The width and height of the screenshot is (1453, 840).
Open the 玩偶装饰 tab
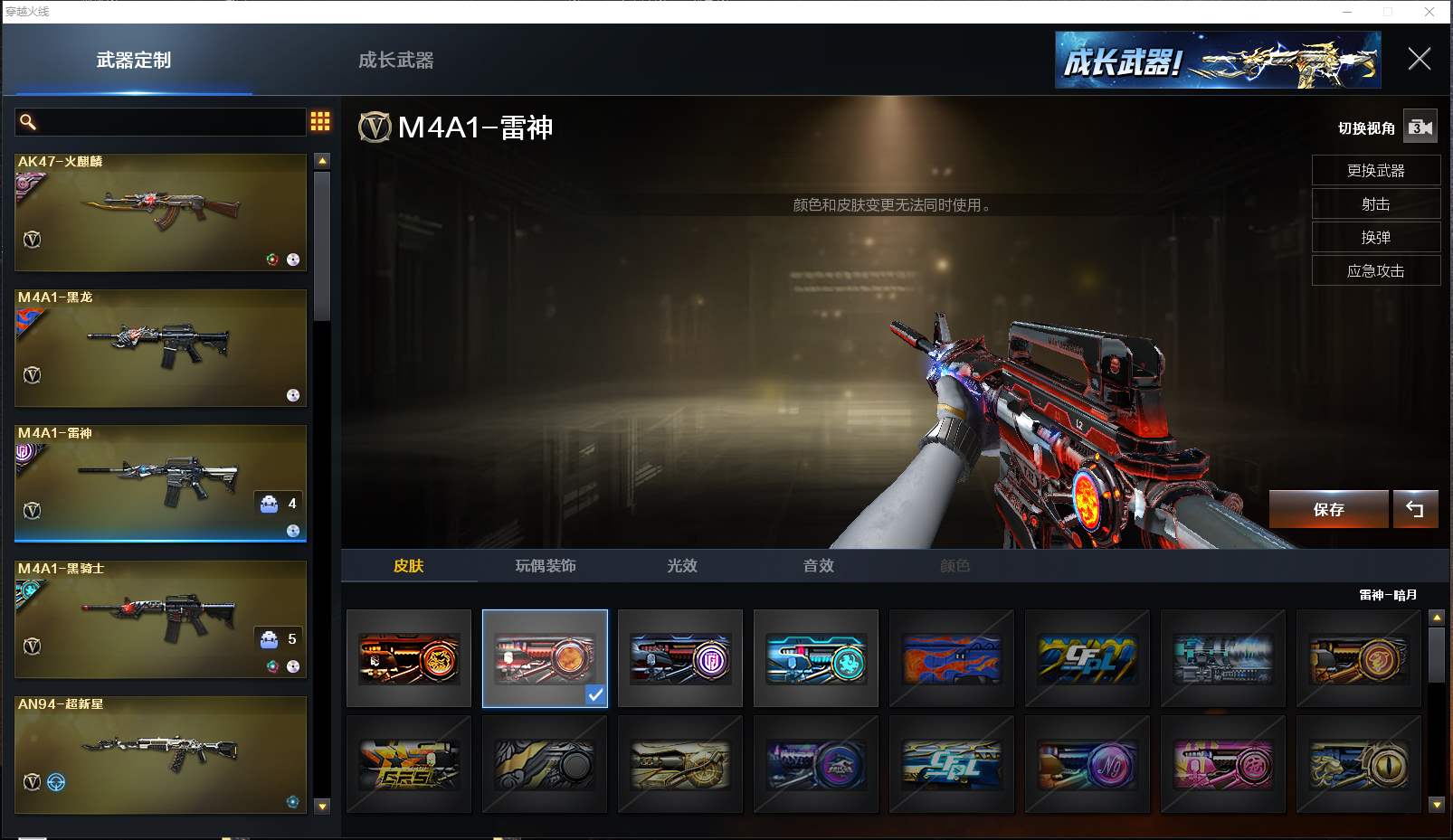point(546,566)
